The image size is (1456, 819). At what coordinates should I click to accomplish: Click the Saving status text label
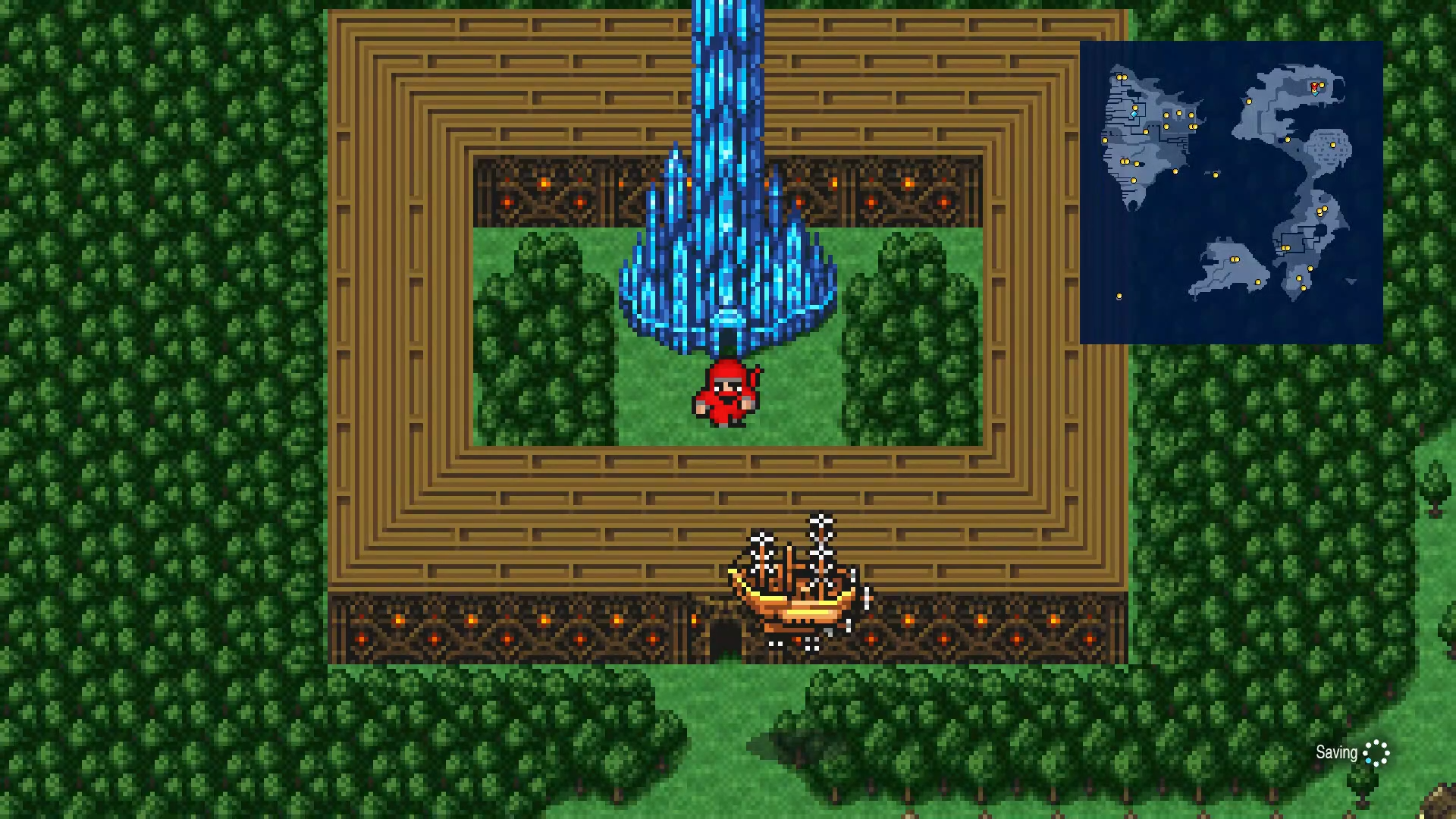(1336, 752)
